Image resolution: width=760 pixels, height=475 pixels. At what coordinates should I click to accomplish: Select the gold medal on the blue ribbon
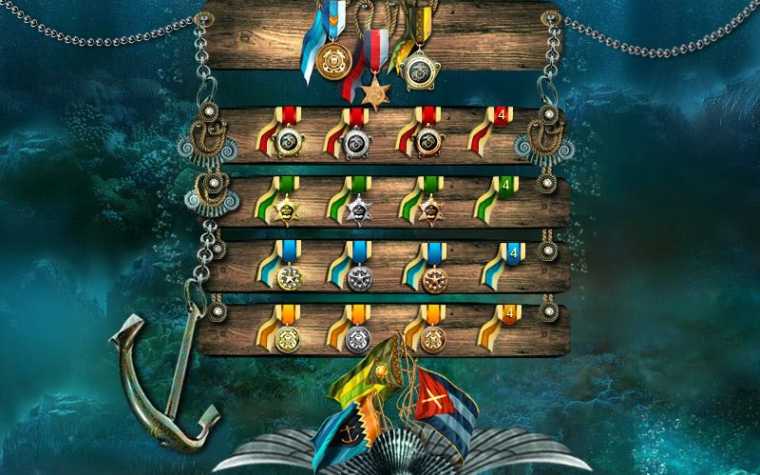[289, 276]
